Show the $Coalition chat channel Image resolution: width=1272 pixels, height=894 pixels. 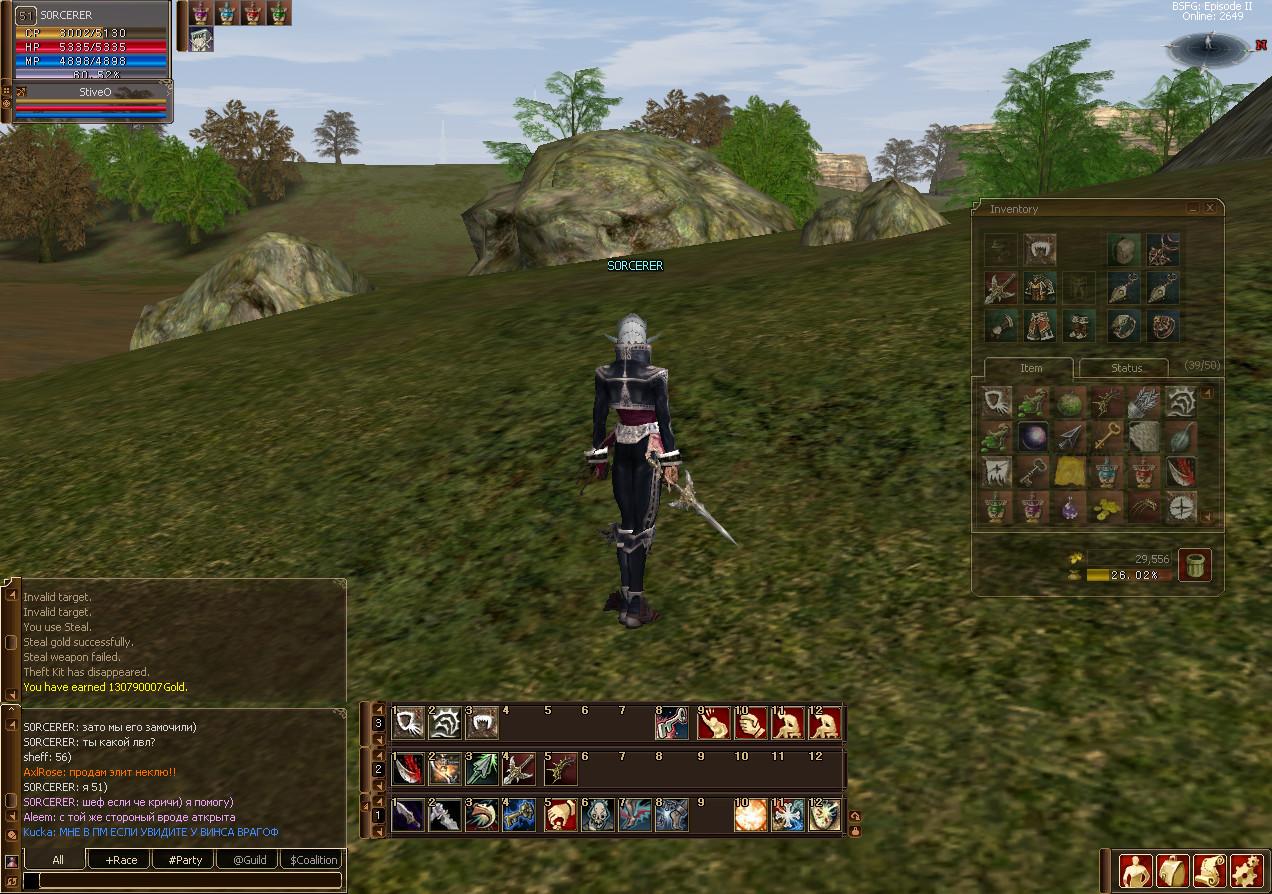(x=313, y=859)
